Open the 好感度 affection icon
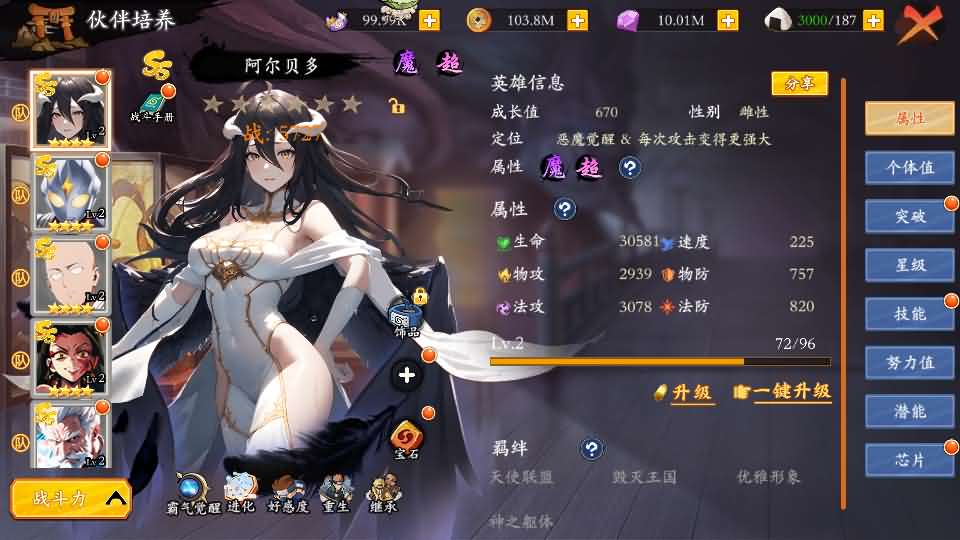Image resolution: width=960 pixels, height=540 pixels. (x=288, y=493)
